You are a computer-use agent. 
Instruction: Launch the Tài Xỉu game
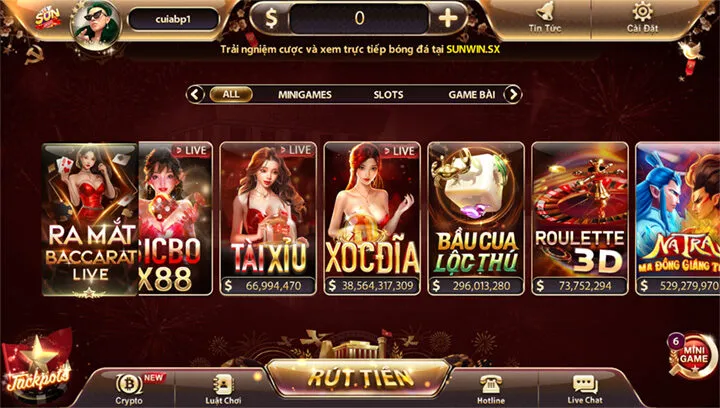[267, 218]
